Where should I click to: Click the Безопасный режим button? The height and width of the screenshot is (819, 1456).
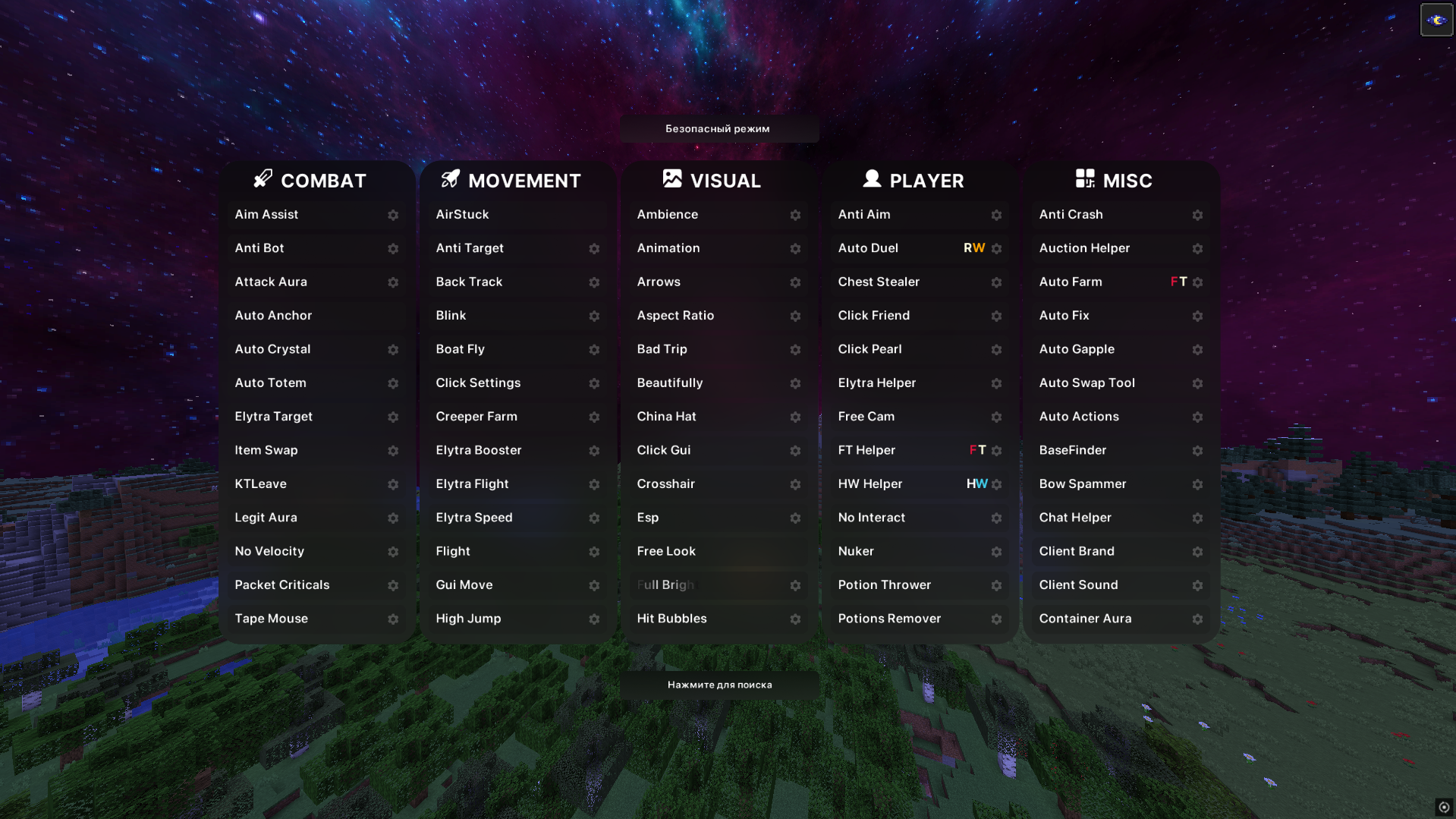pos(719,128)
